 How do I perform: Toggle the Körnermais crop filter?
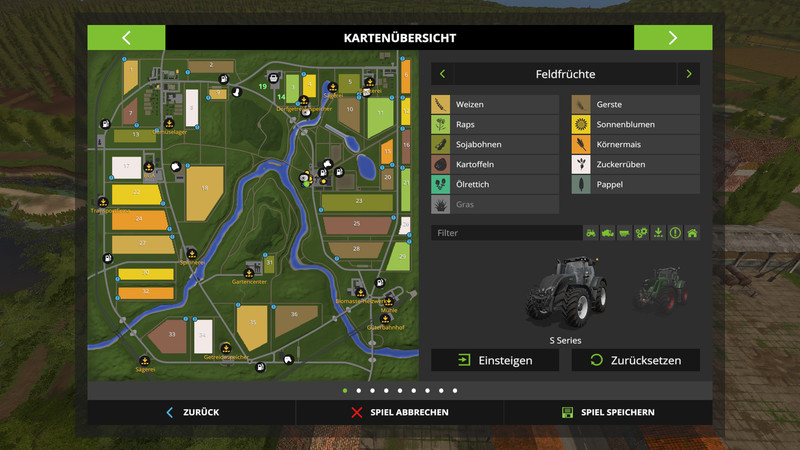pyautogui.click(x=635, y=144)
